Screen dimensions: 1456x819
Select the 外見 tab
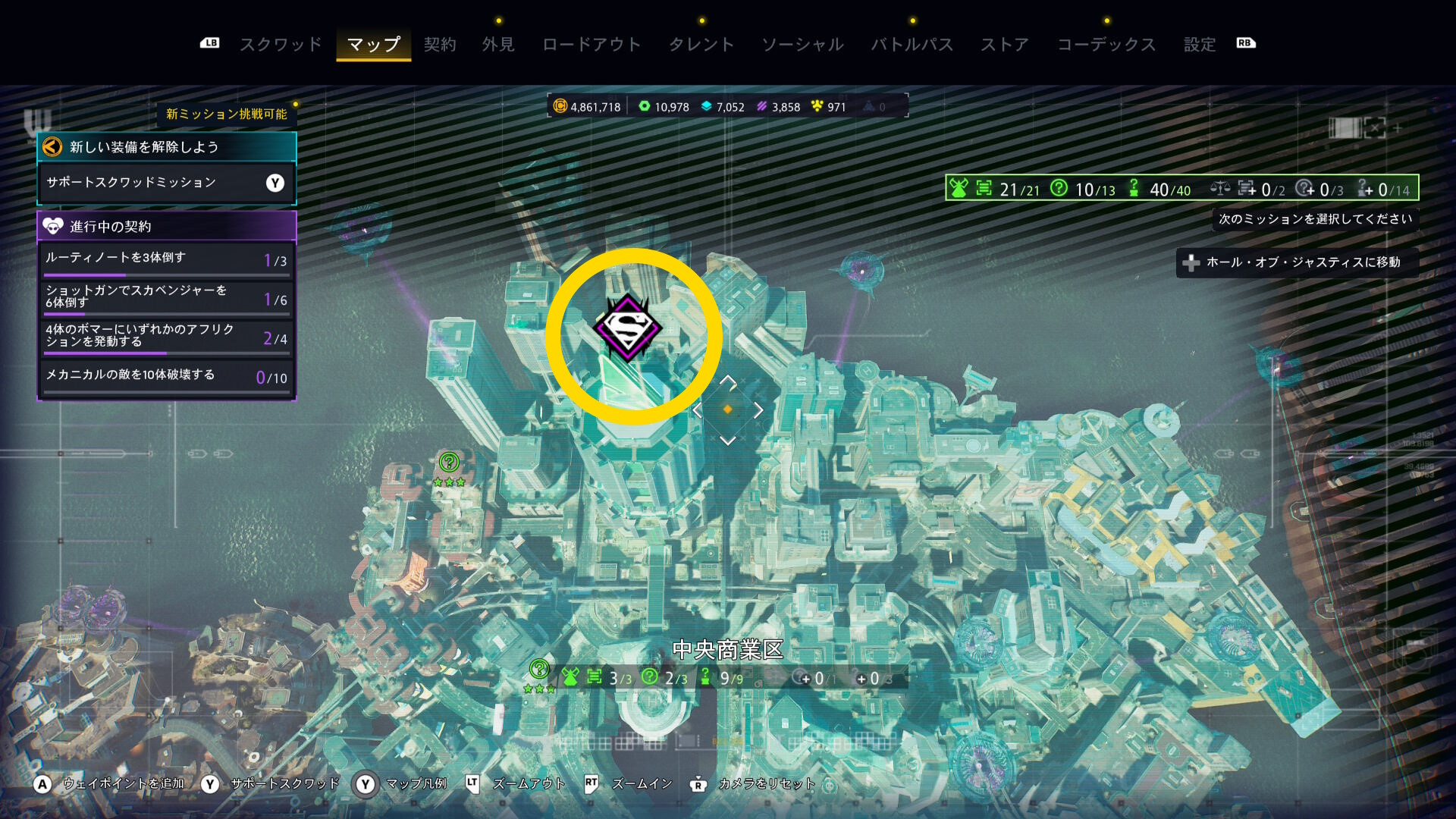[x=498, y=44]
